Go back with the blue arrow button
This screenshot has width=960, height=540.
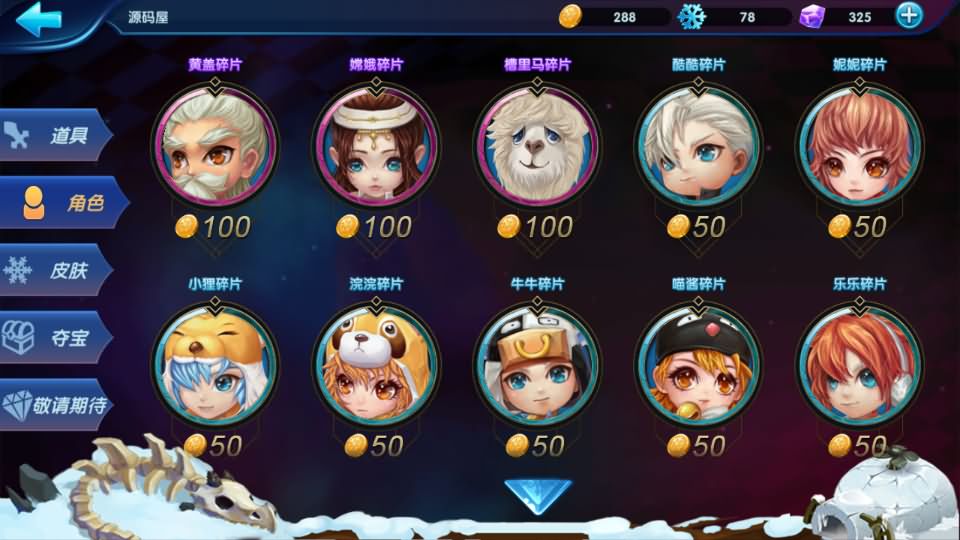pos(40,19)
